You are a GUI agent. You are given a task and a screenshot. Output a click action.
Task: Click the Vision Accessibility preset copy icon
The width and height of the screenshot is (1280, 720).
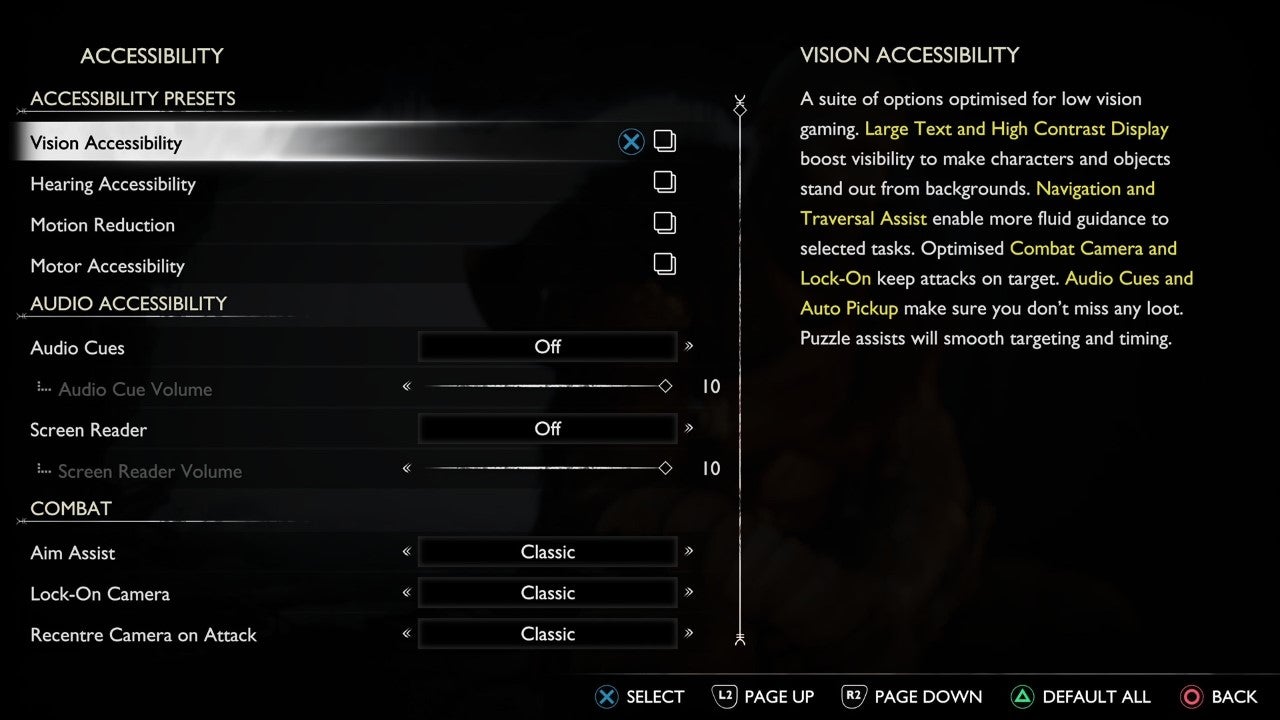click(x=665, y=141)
